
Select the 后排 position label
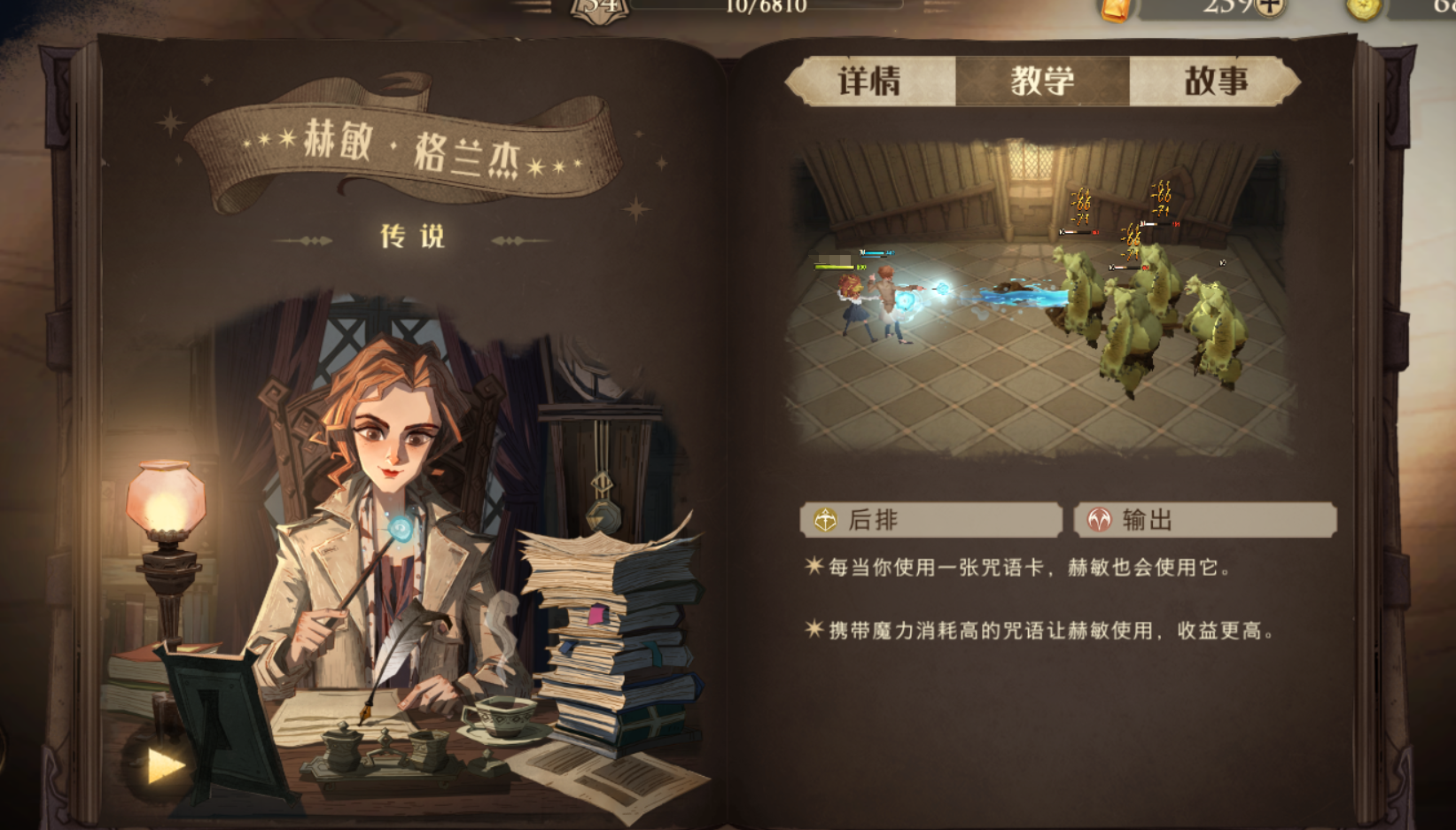873,521
